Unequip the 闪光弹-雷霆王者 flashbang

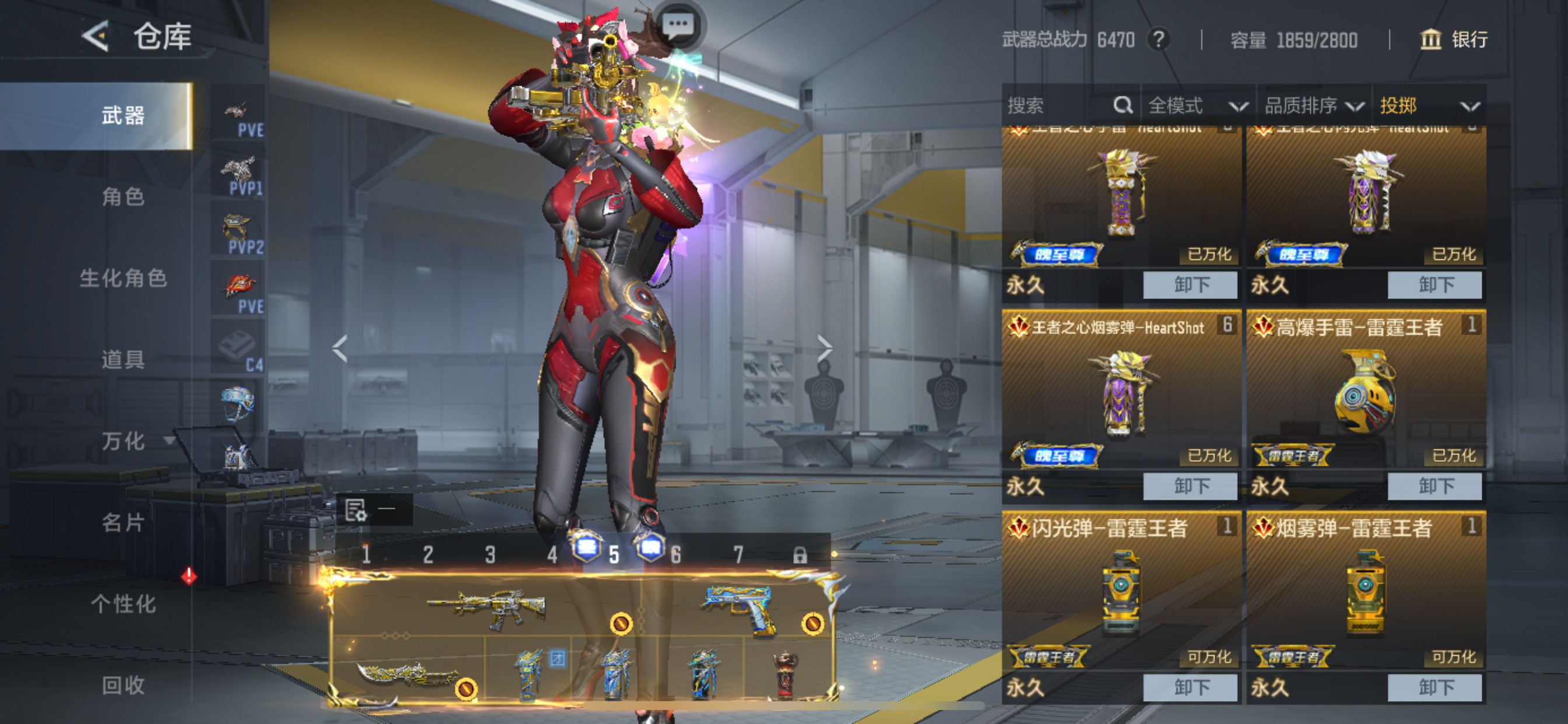click(x=1190, y=687)
